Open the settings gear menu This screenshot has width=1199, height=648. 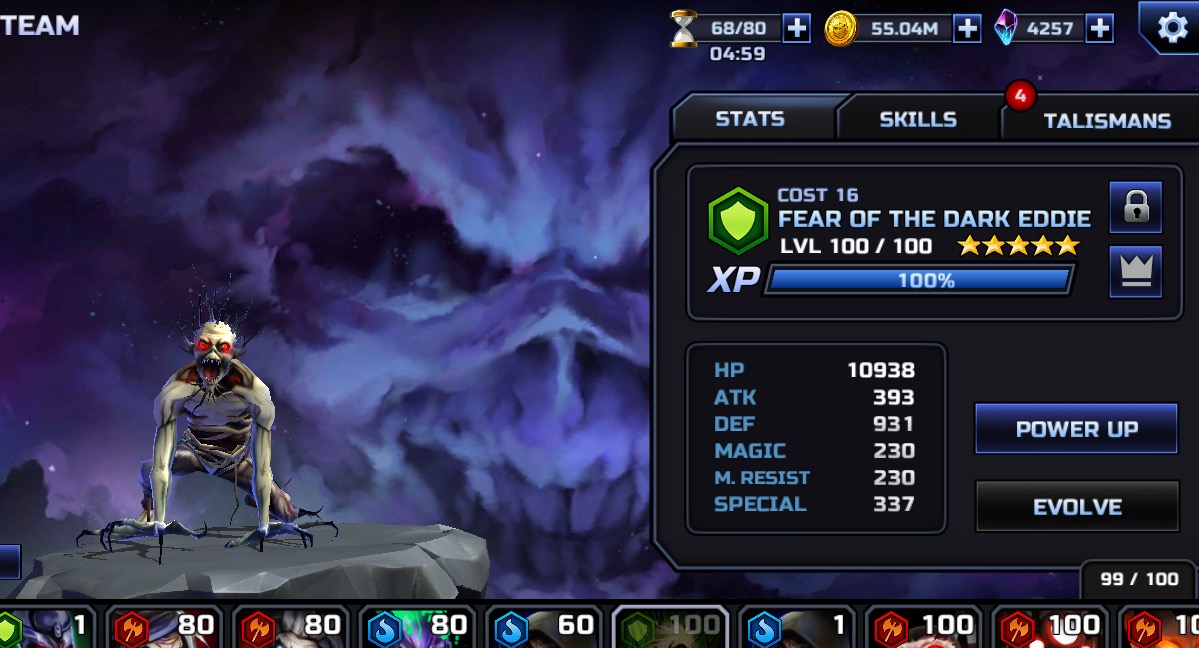1171,27
